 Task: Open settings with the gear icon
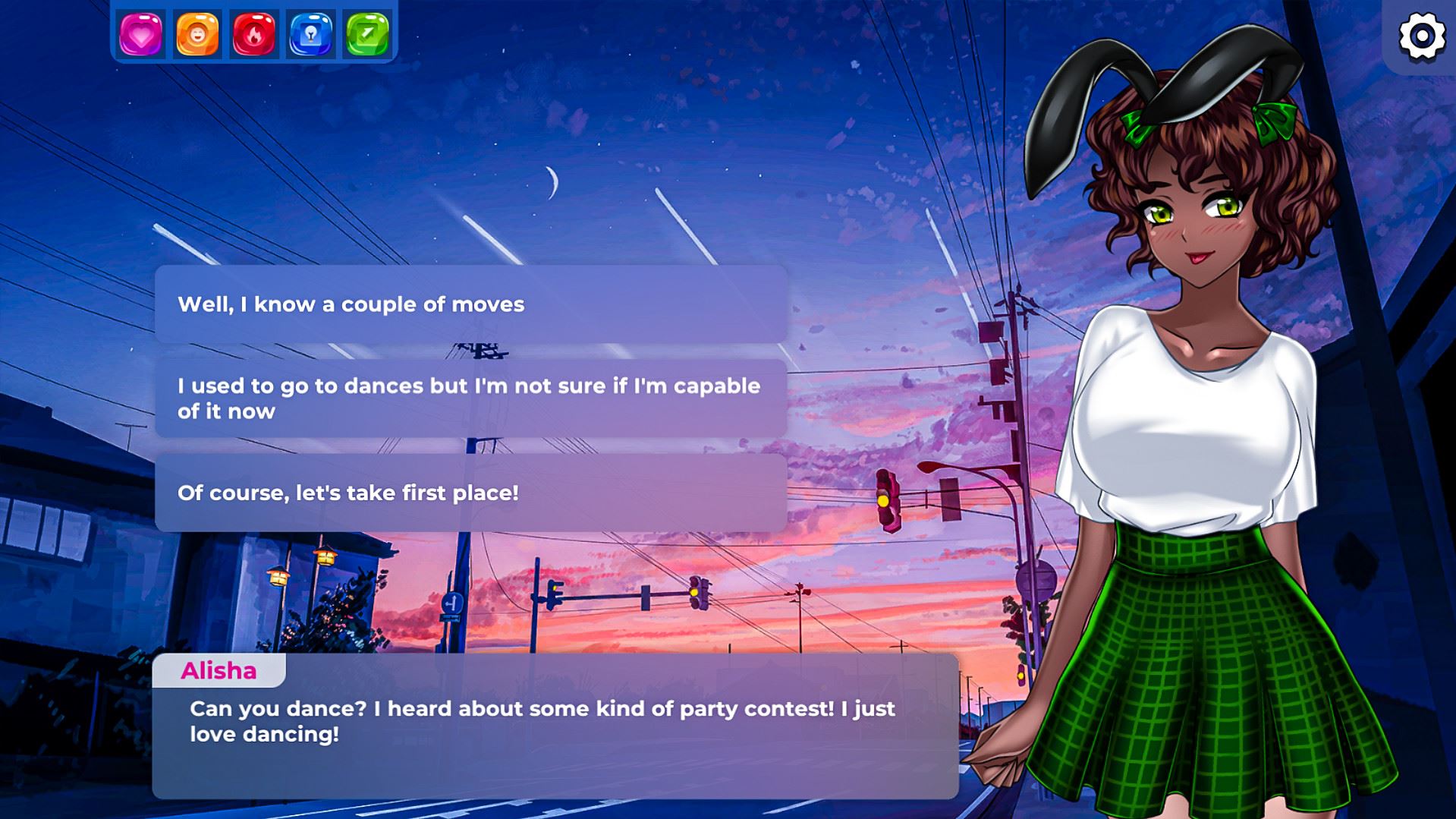point(1421,36)
